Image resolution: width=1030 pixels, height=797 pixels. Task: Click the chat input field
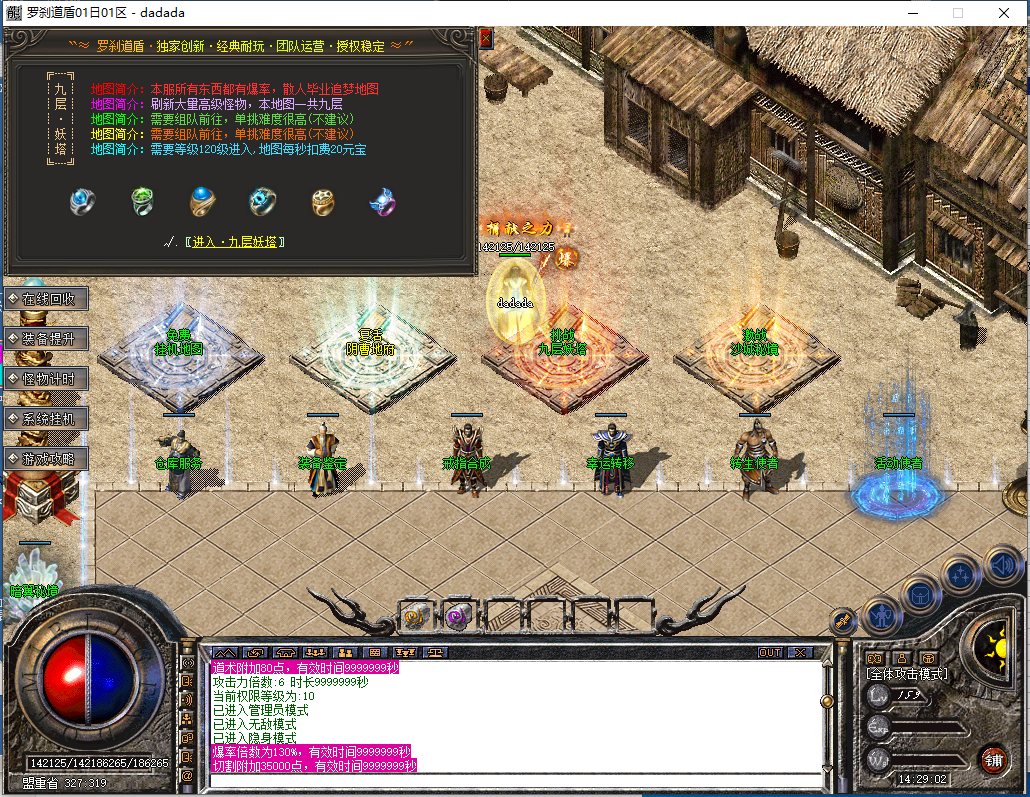click(x=514, y=780)
